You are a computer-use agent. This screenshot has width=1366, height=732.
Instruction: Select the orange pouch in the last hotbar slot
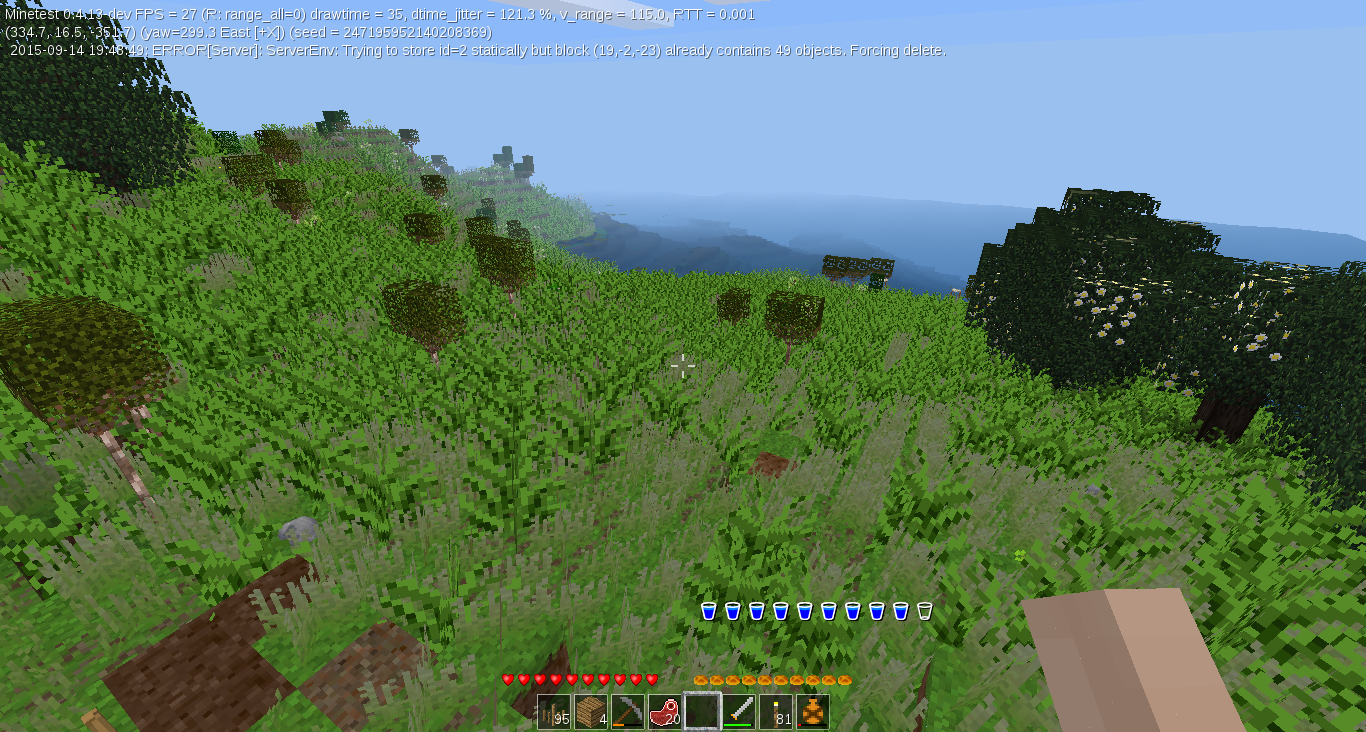[x=812, y=709]
